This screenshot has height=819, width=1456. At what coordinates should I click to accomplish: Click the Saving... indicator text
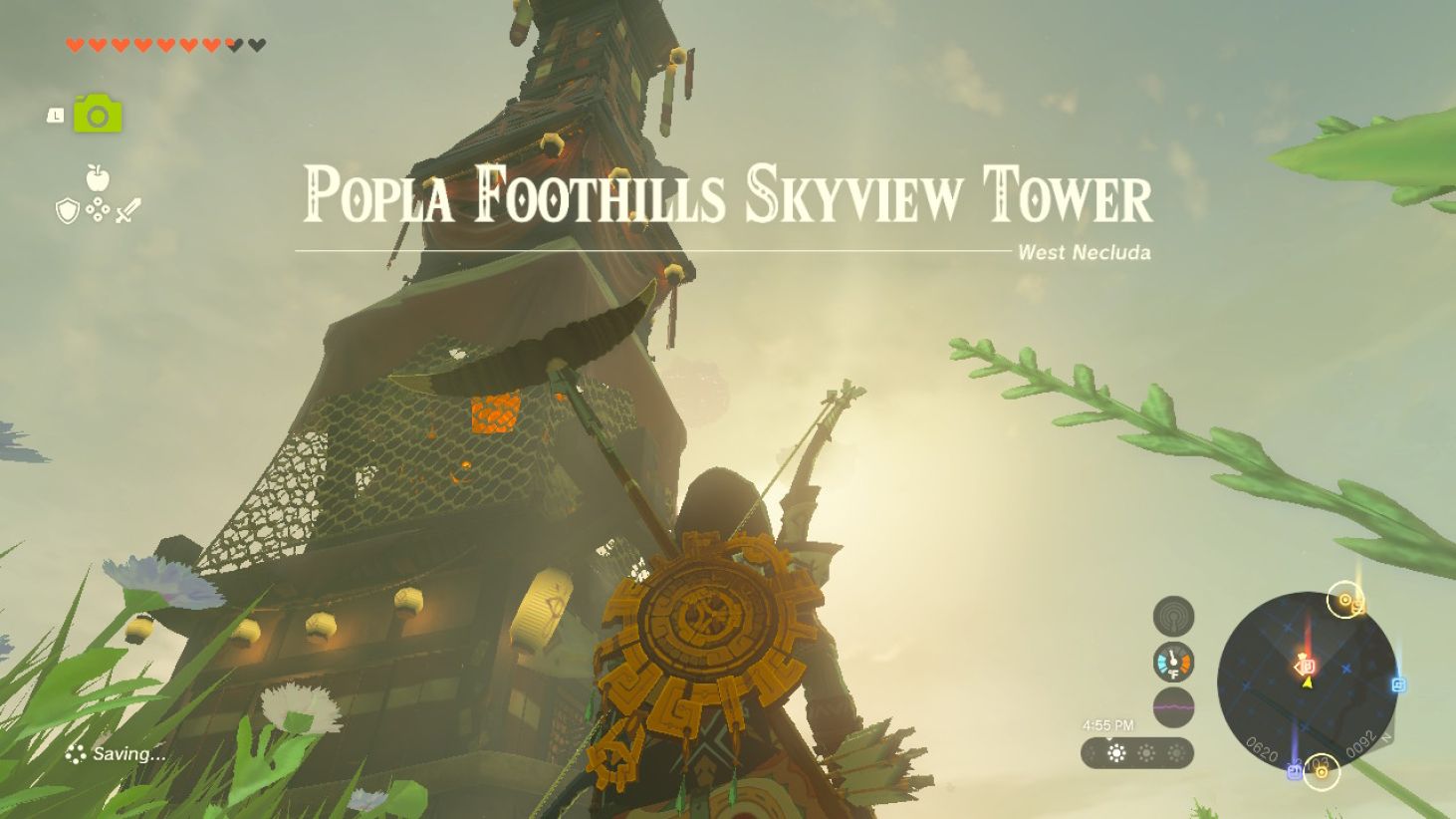(126, 754)
